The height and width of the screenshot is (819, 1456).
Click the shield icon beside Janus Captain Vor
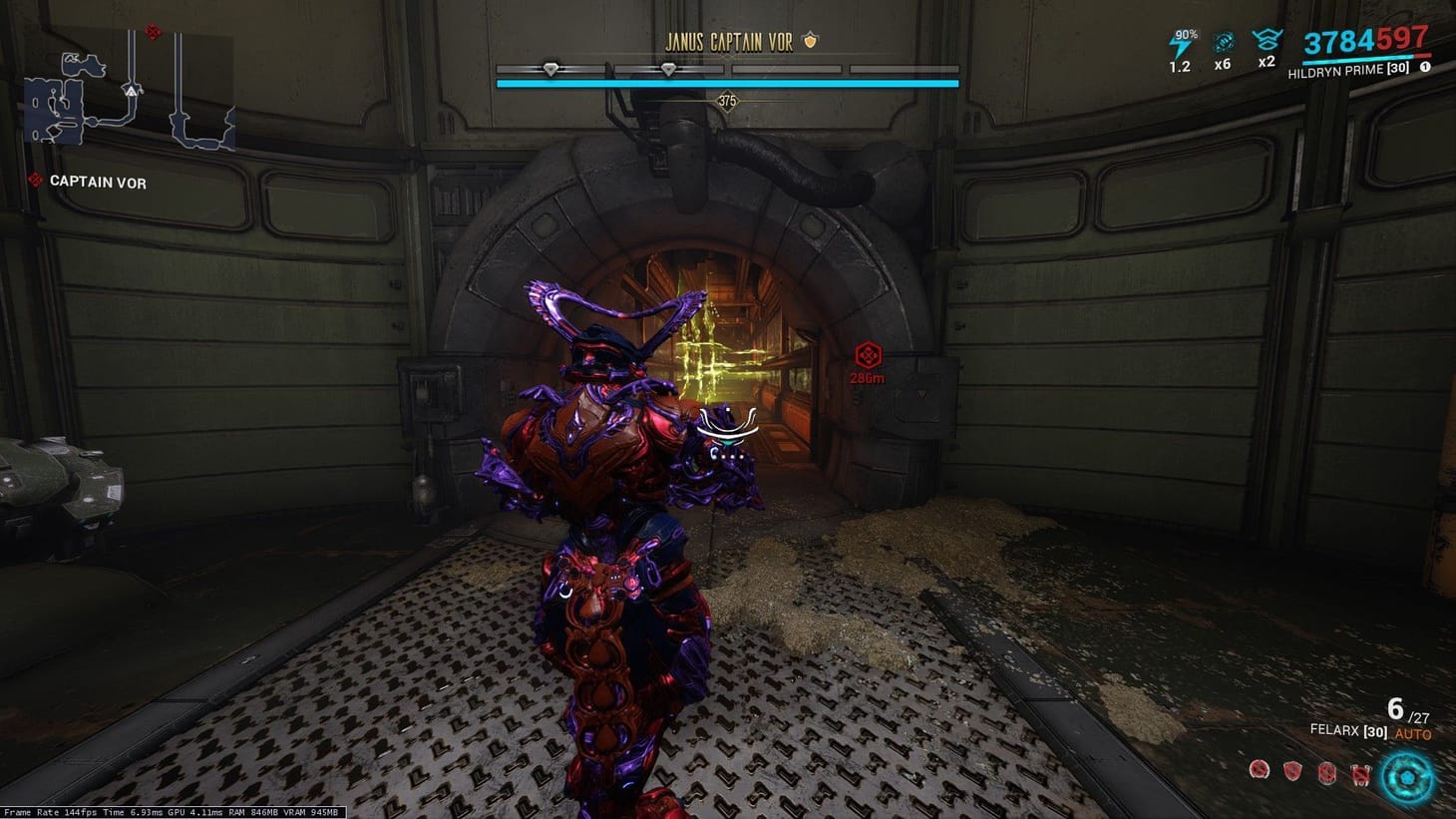tap(812, 43)
